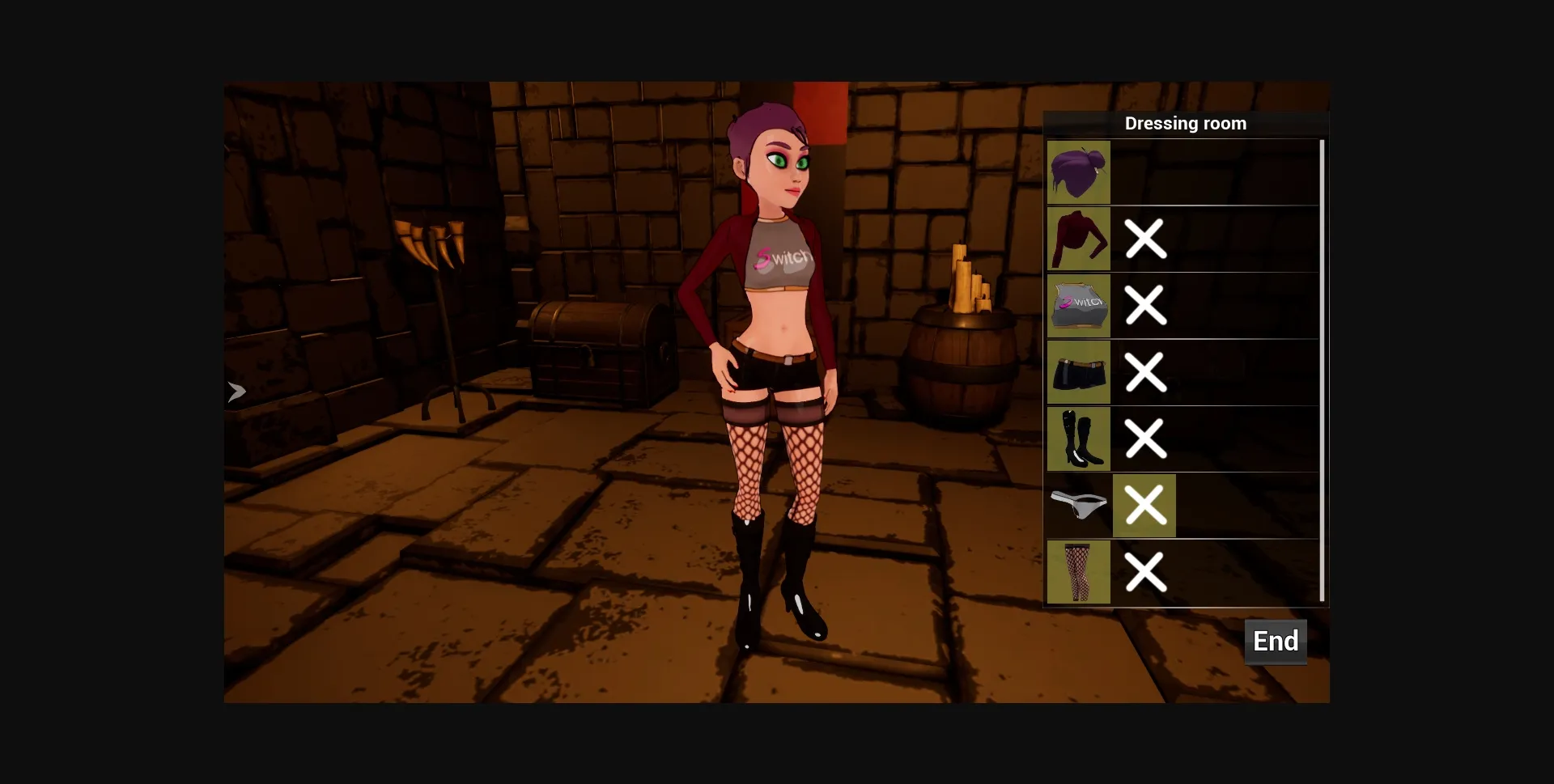Toggle off the crop top with its X
The image size is (1554, 784).
tap(1144, 305)
